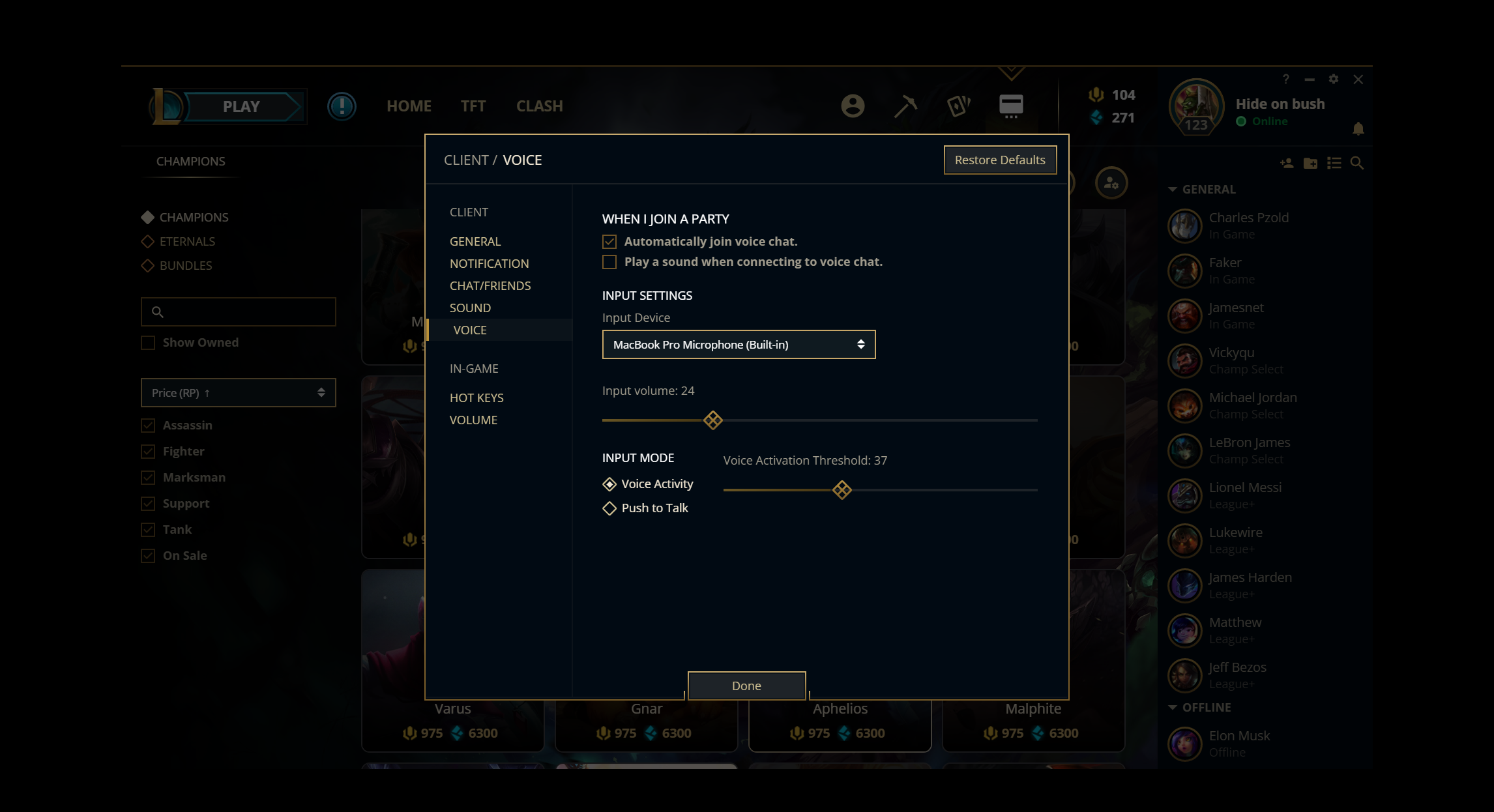Open the Loot cards icon
Image resolution: width=1494 pixels, height=812 pixels.
[x=959, y=106]
